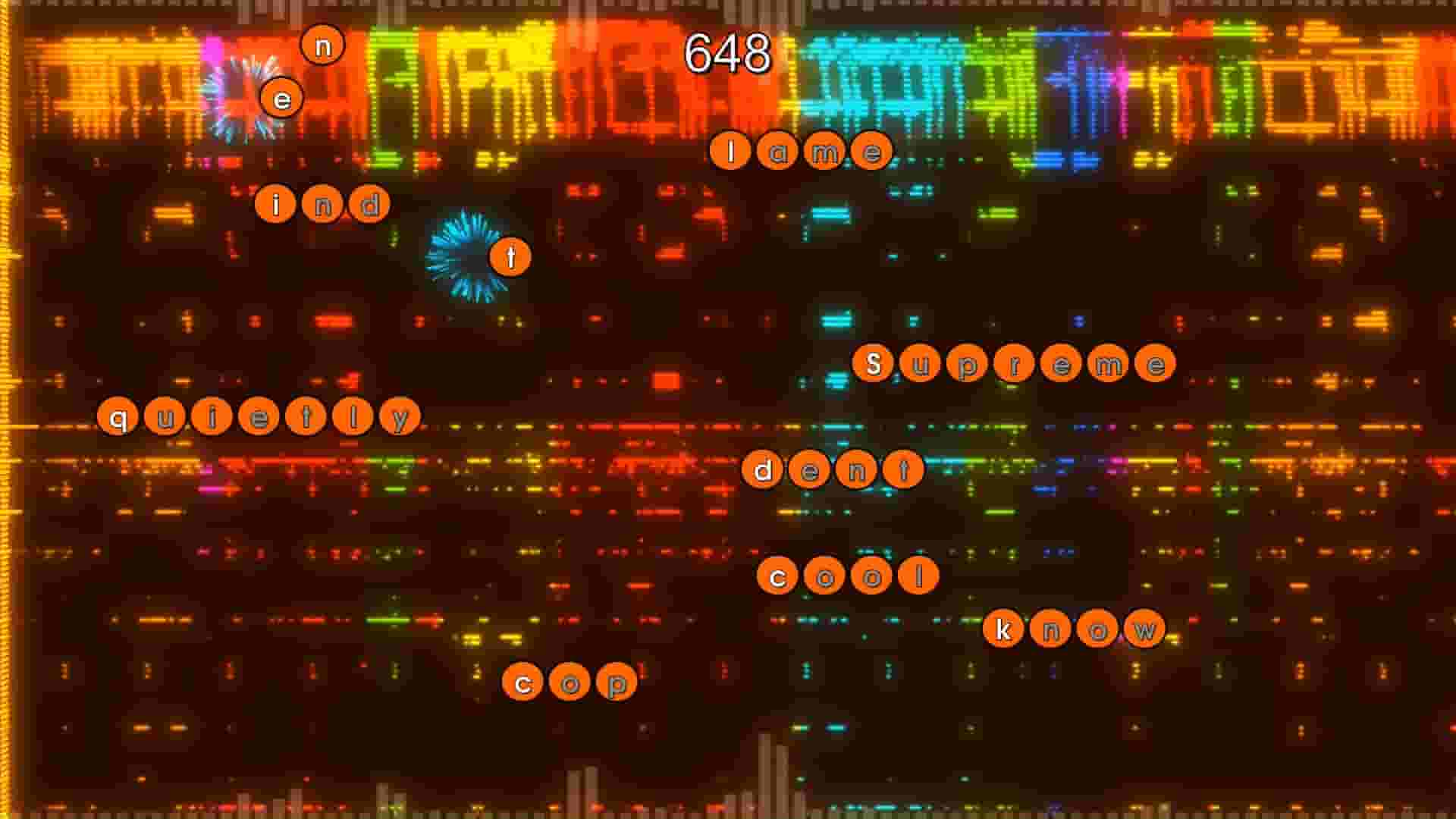Click the partial word 'ind' bubbles
Screen dimensions: 1456x819
322,204
